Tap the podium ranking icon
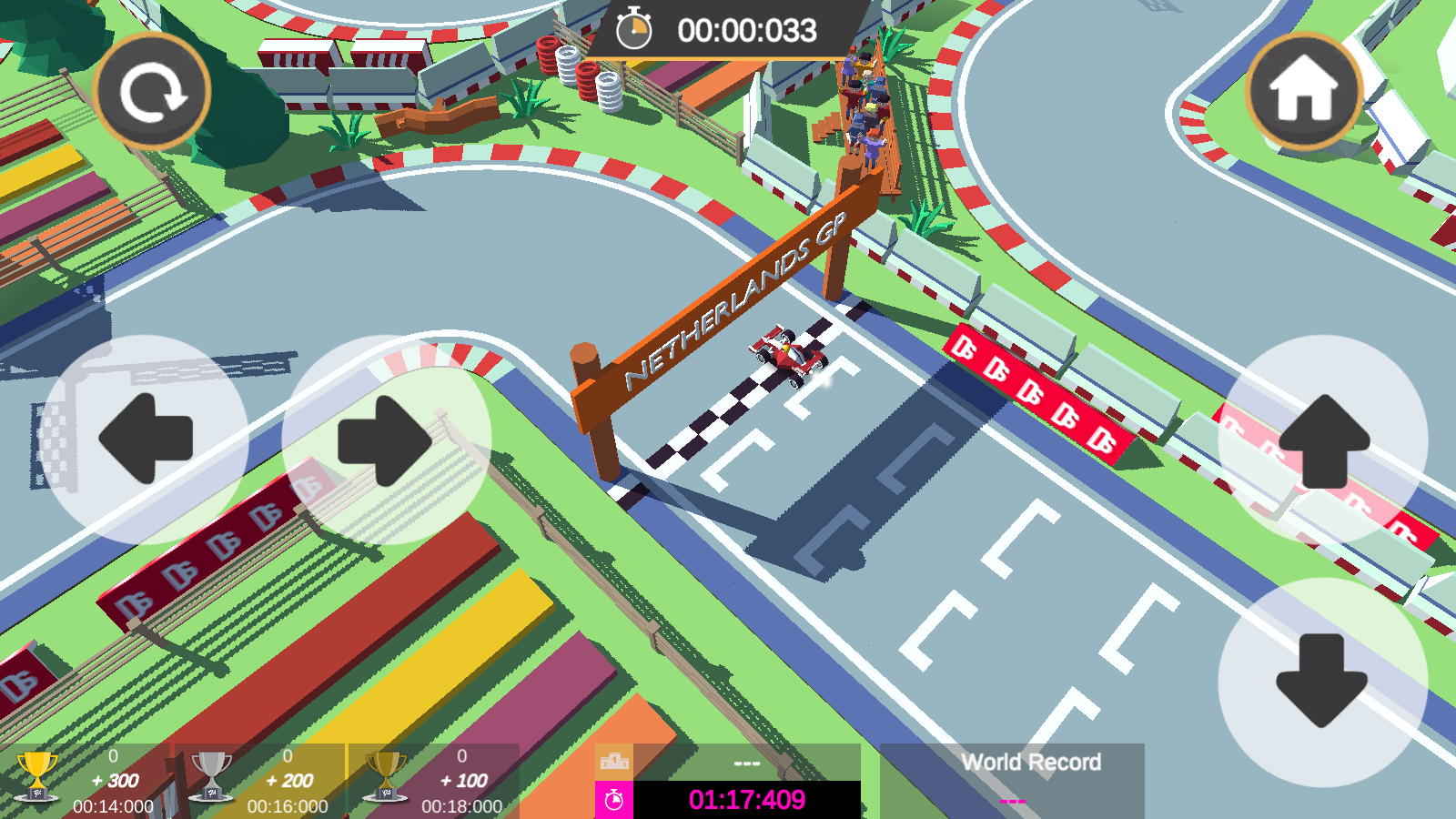 [614, 760]
